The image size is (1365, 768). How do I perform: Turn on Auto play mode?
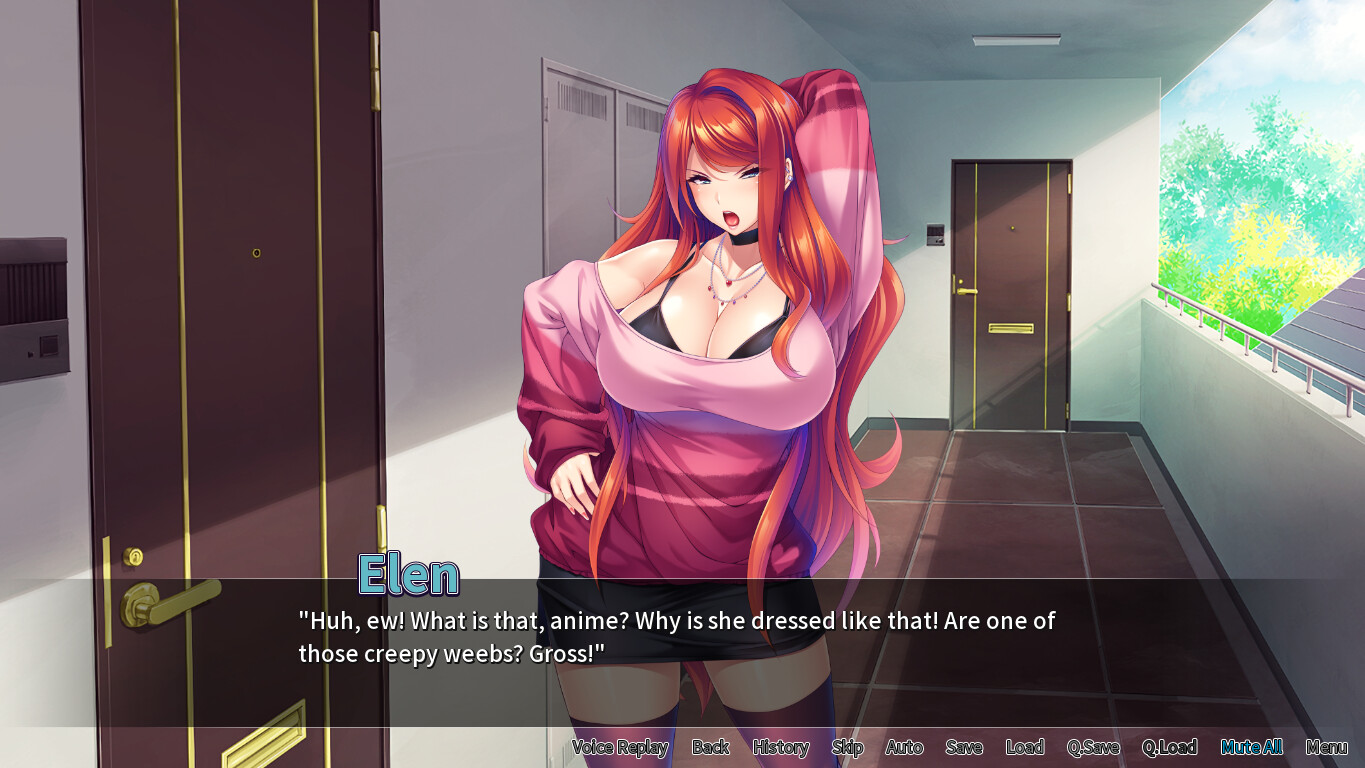click(x=903, y=747)
